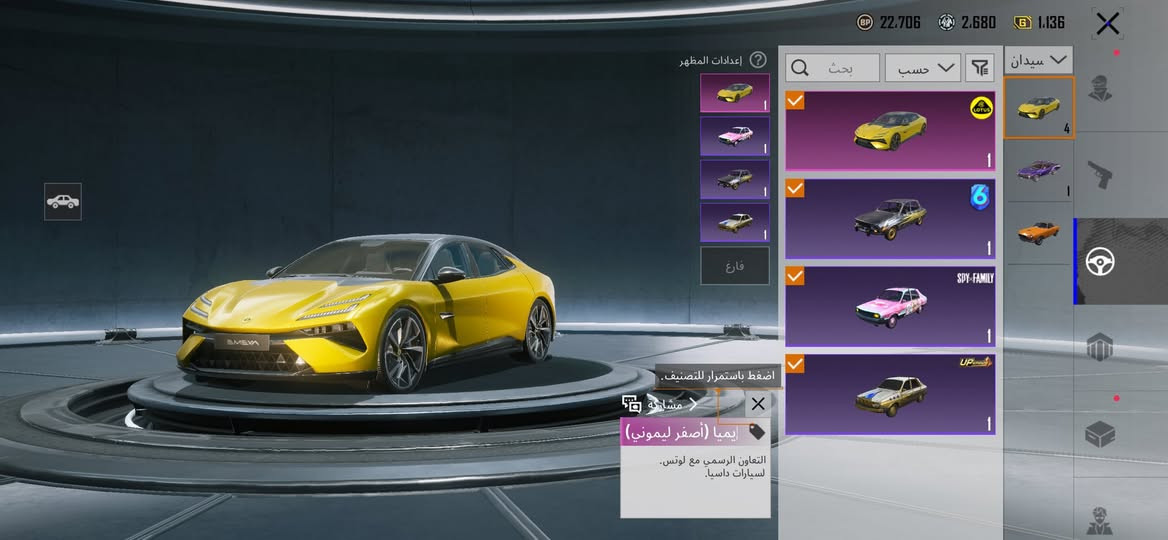Switch to the pistol weapons tab

(x=1101, y=174)
